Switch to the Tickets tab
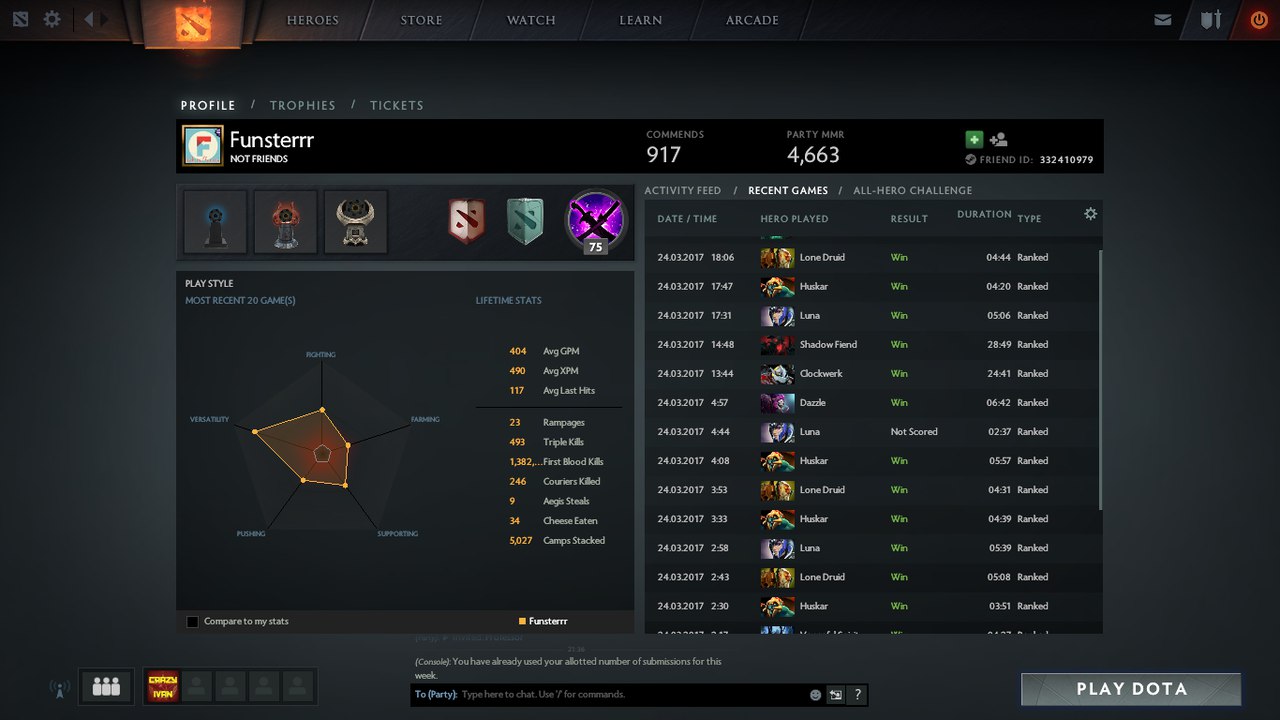This screenshot has height=720, width=1280. 396,105
